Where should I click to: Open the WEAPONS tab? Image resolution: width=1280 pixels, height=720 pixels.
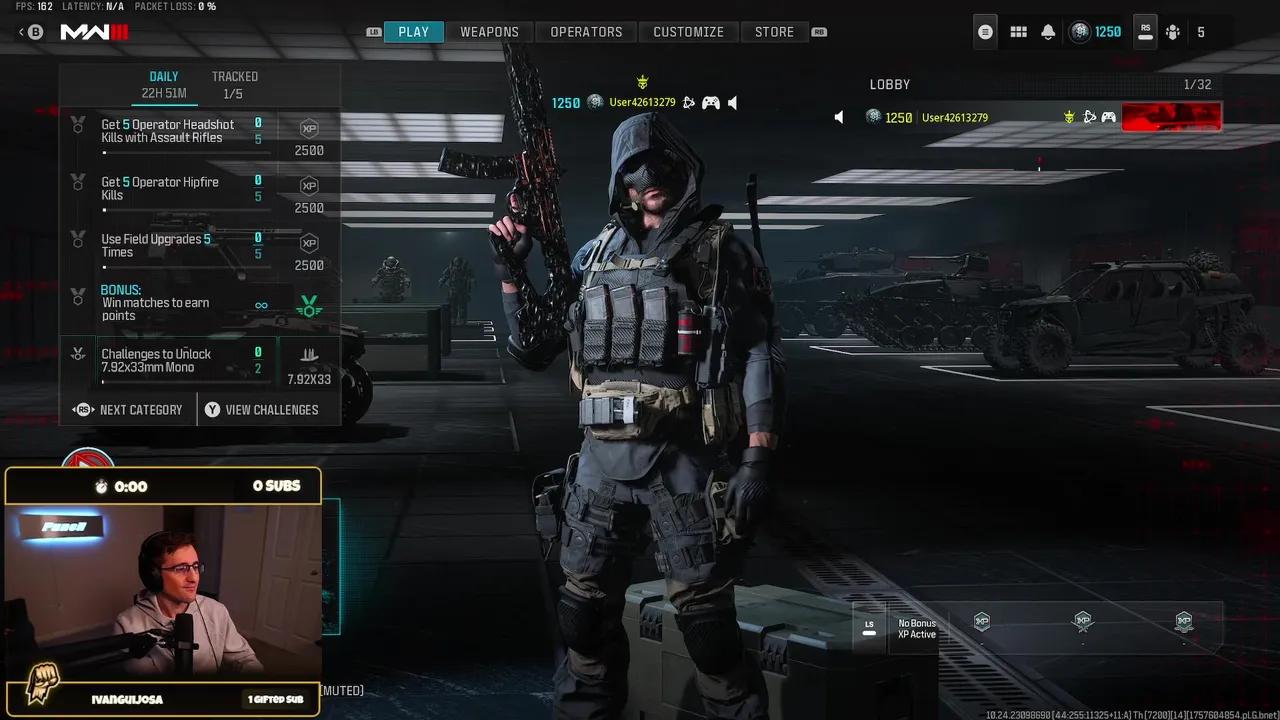489,32
